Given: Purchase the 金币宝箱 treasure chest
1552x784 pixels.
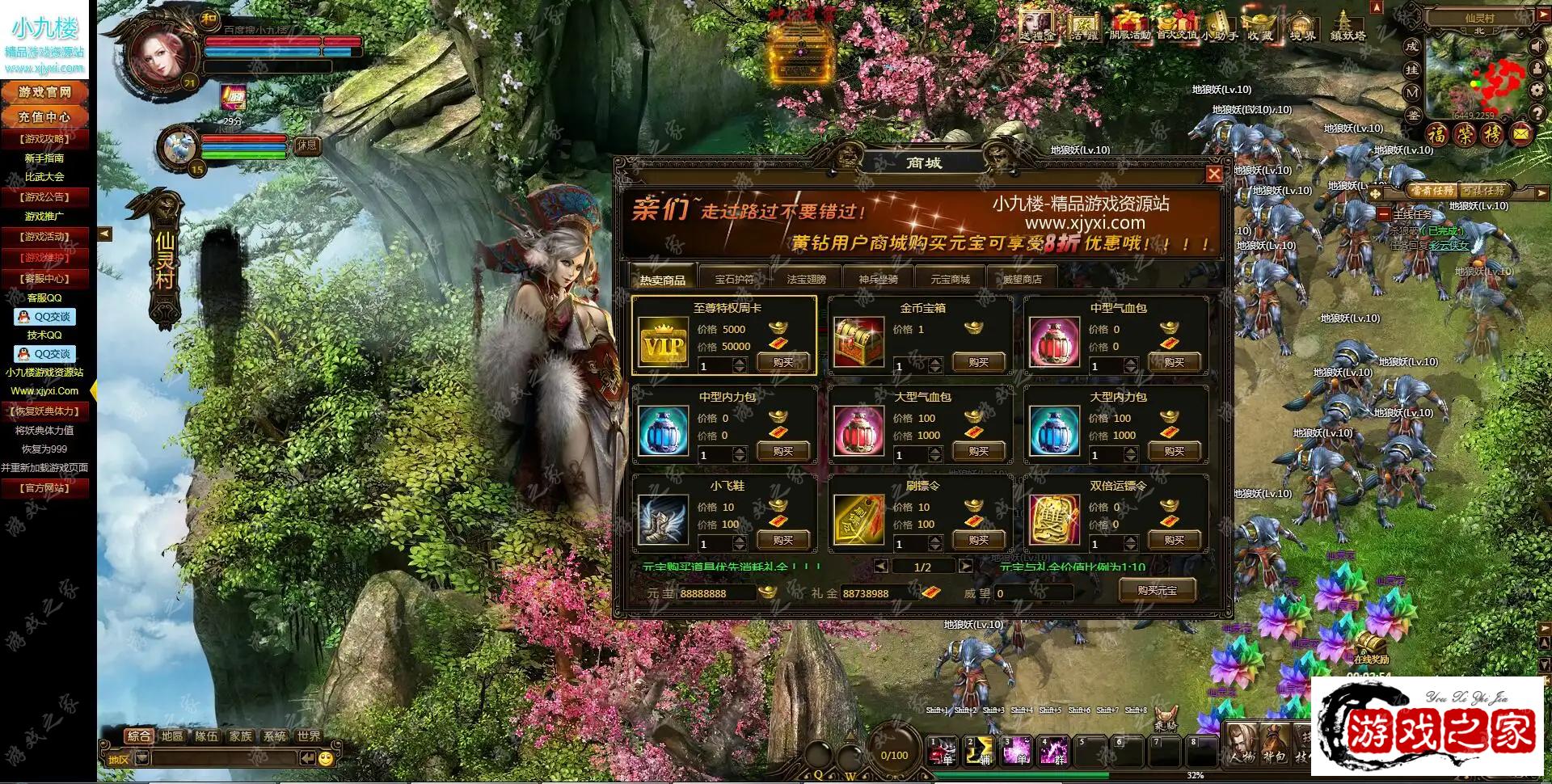Looking at the screenshot, I should coord(978,362).
